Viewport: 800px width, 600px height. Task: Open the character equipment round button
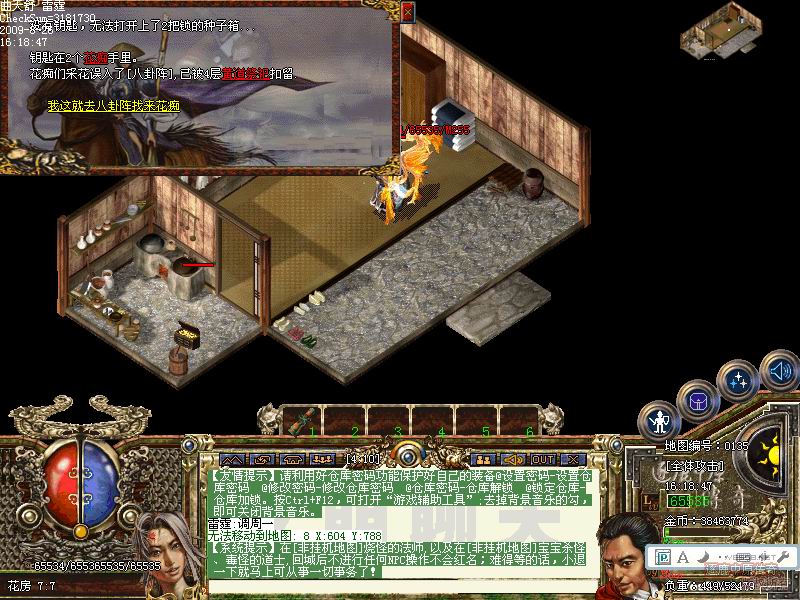coord(659,420)
